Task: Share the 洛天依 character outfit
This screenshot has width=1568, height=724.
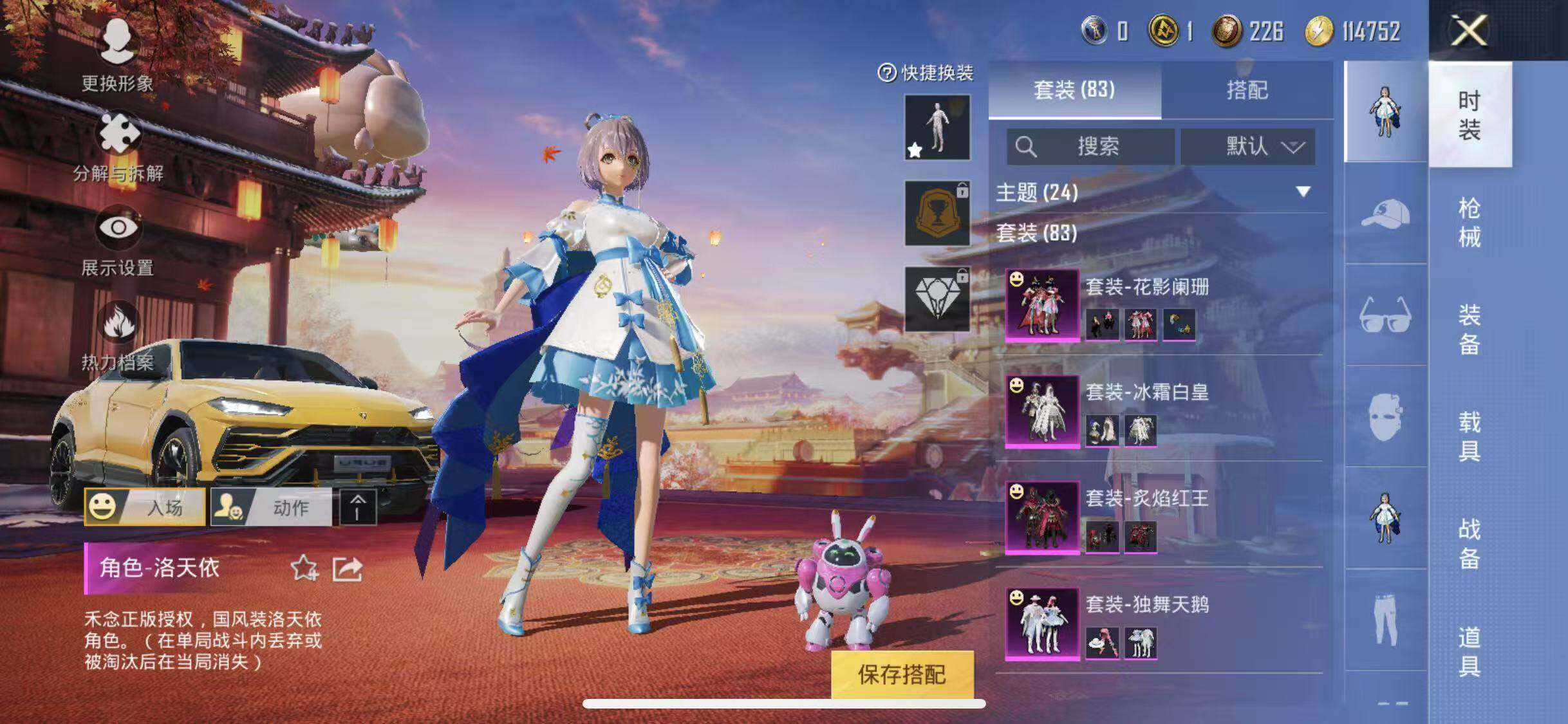Action: click(x=347, y=568)
